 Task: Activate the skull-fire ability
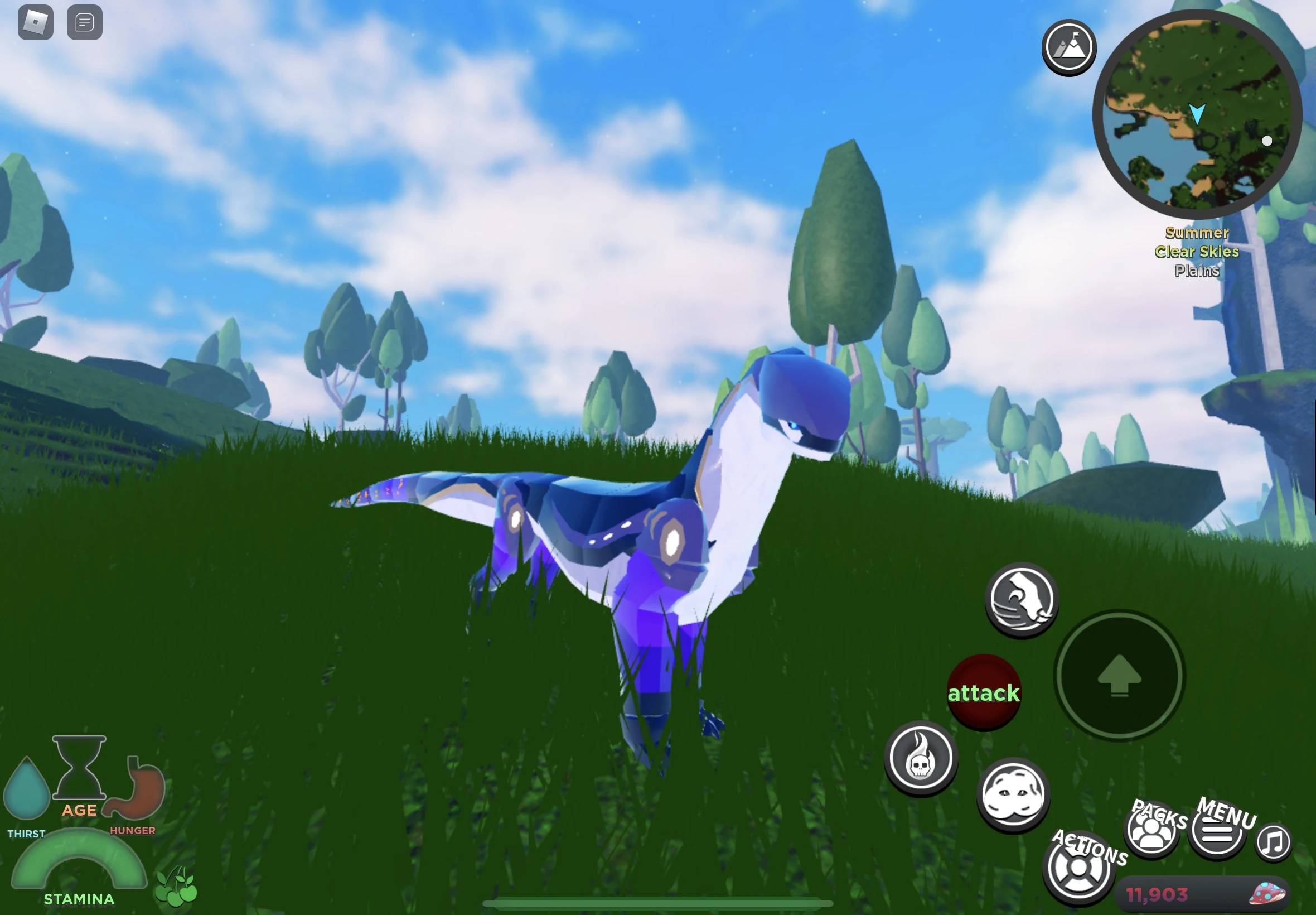pos(921,758)
